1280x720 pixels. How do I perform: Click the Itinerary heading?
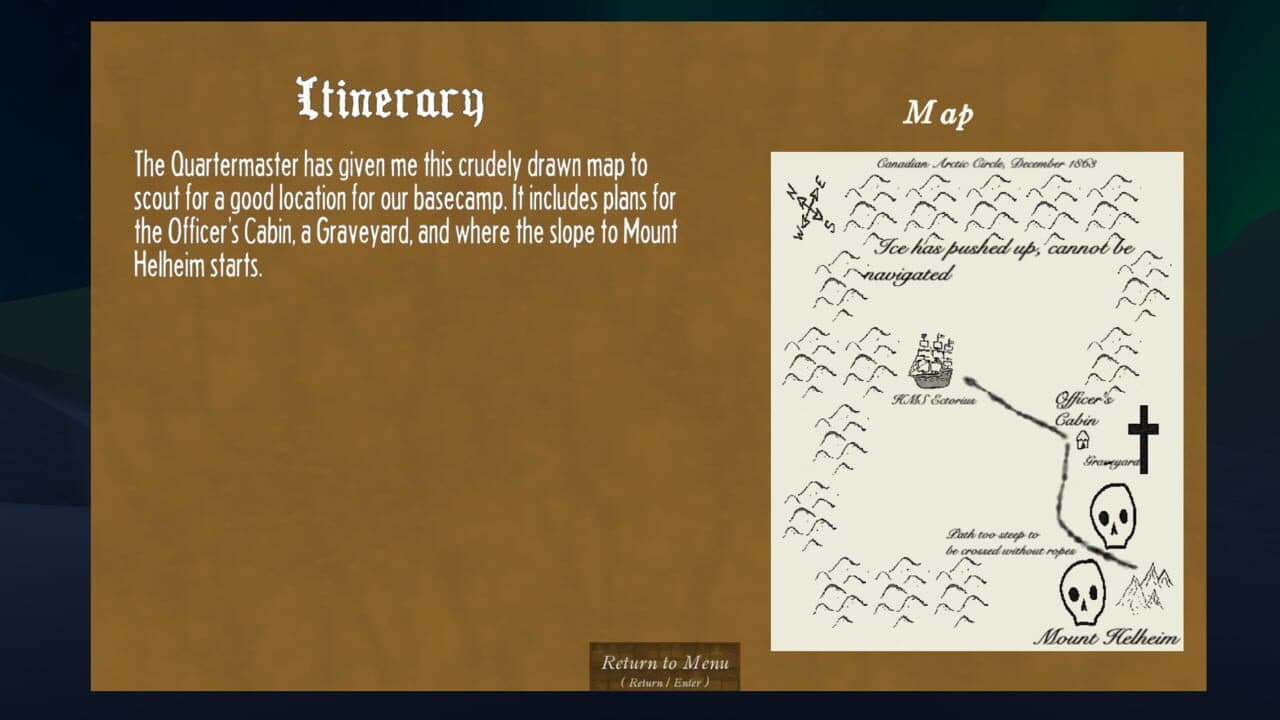click(x=391, y=99)
